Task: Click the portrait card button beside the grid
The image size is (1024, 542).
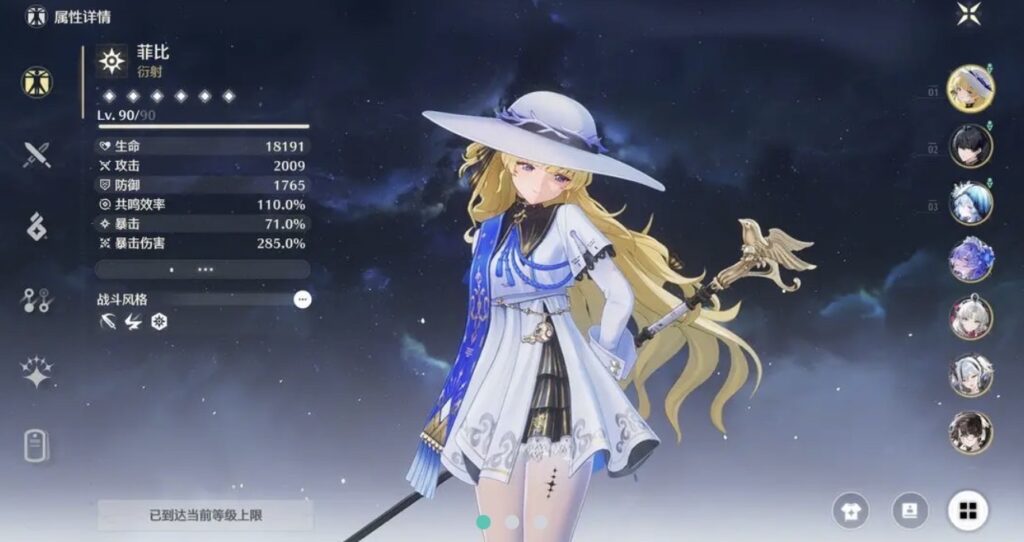Action: pos(909,511)
